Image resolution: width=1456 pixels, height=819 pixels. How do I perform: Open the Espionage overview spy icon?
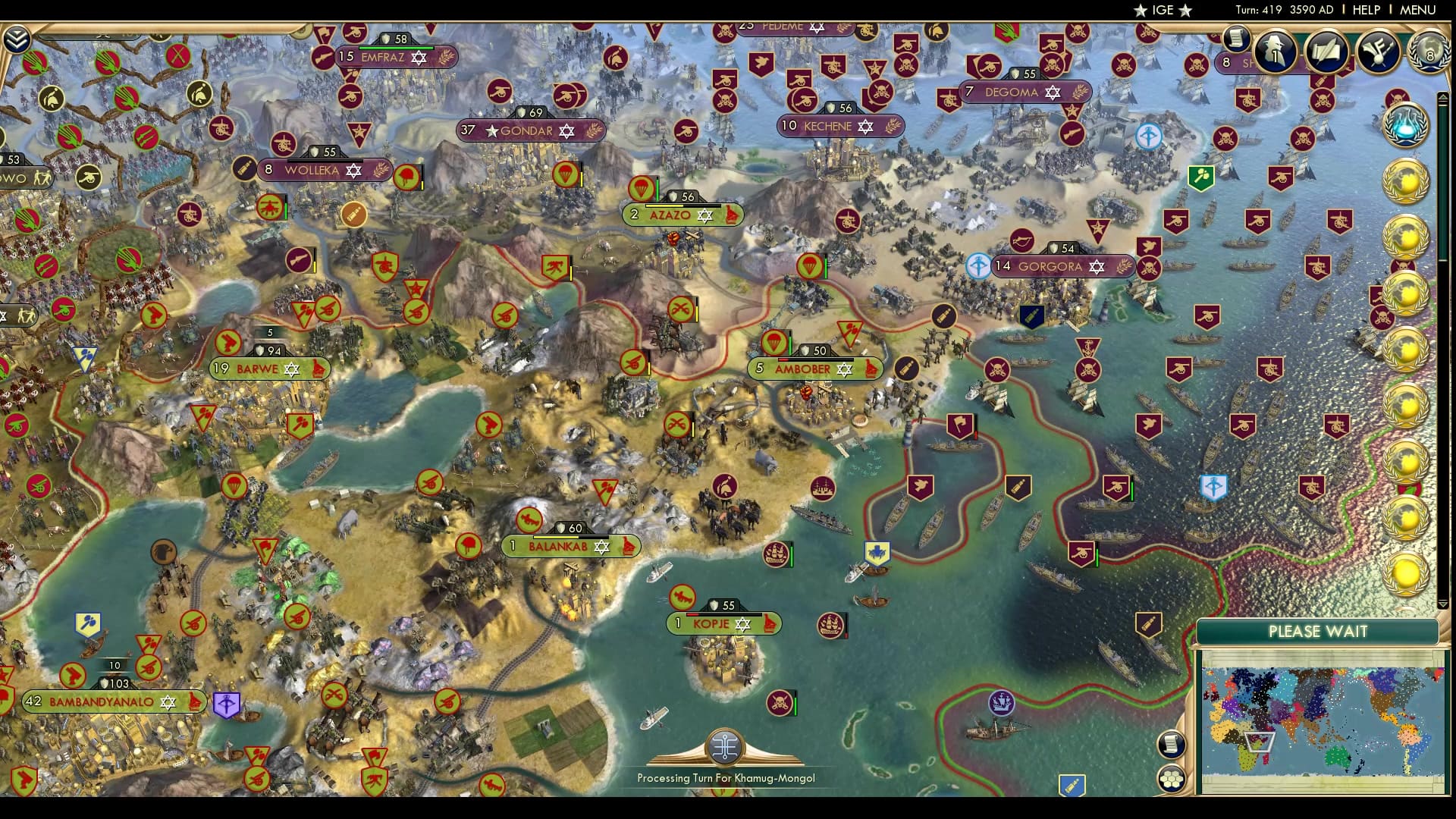1275,53
